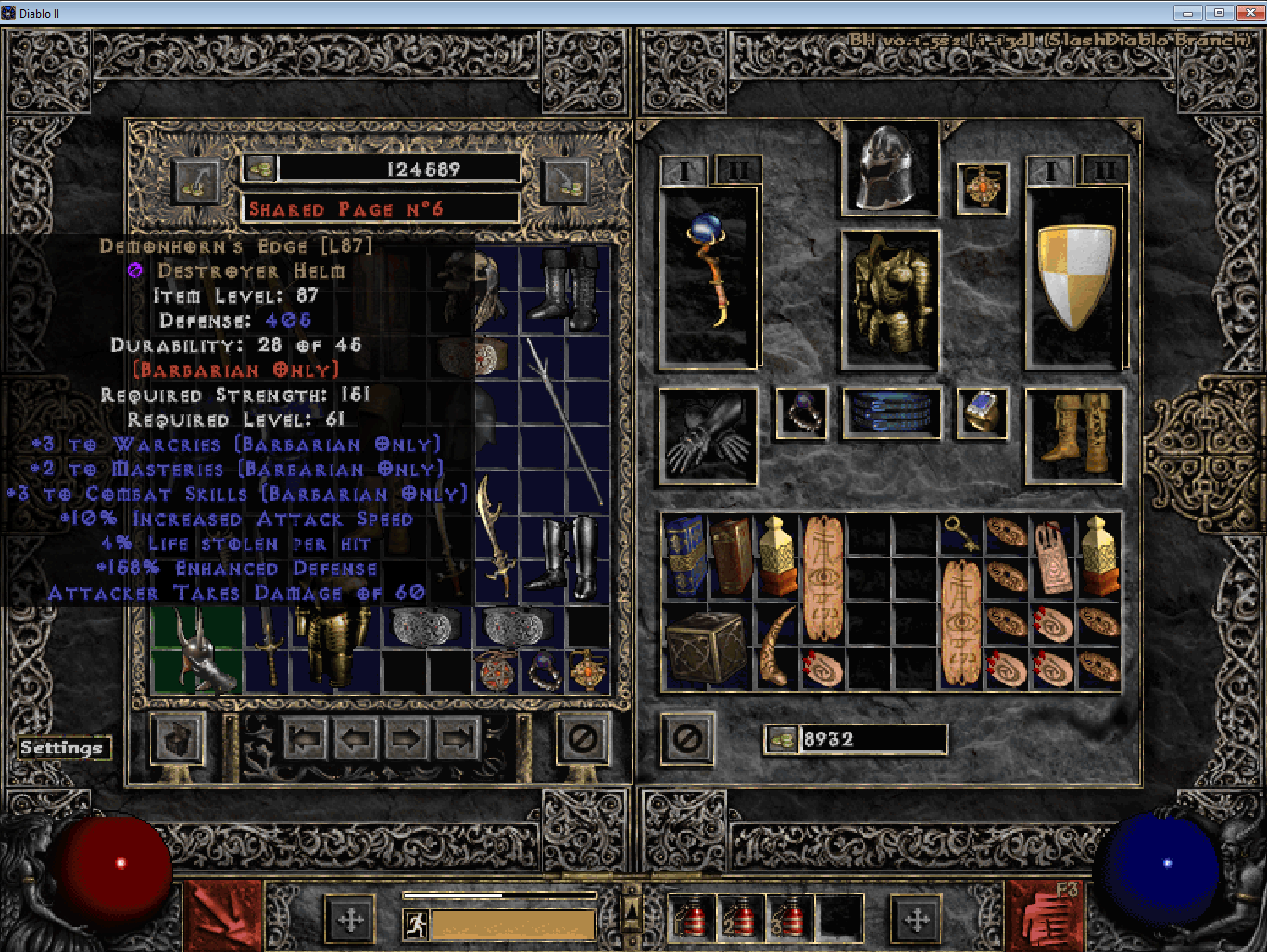Go to the previous shared stash page
Viewport: 1267px width, 952px height.
(355, 739)
